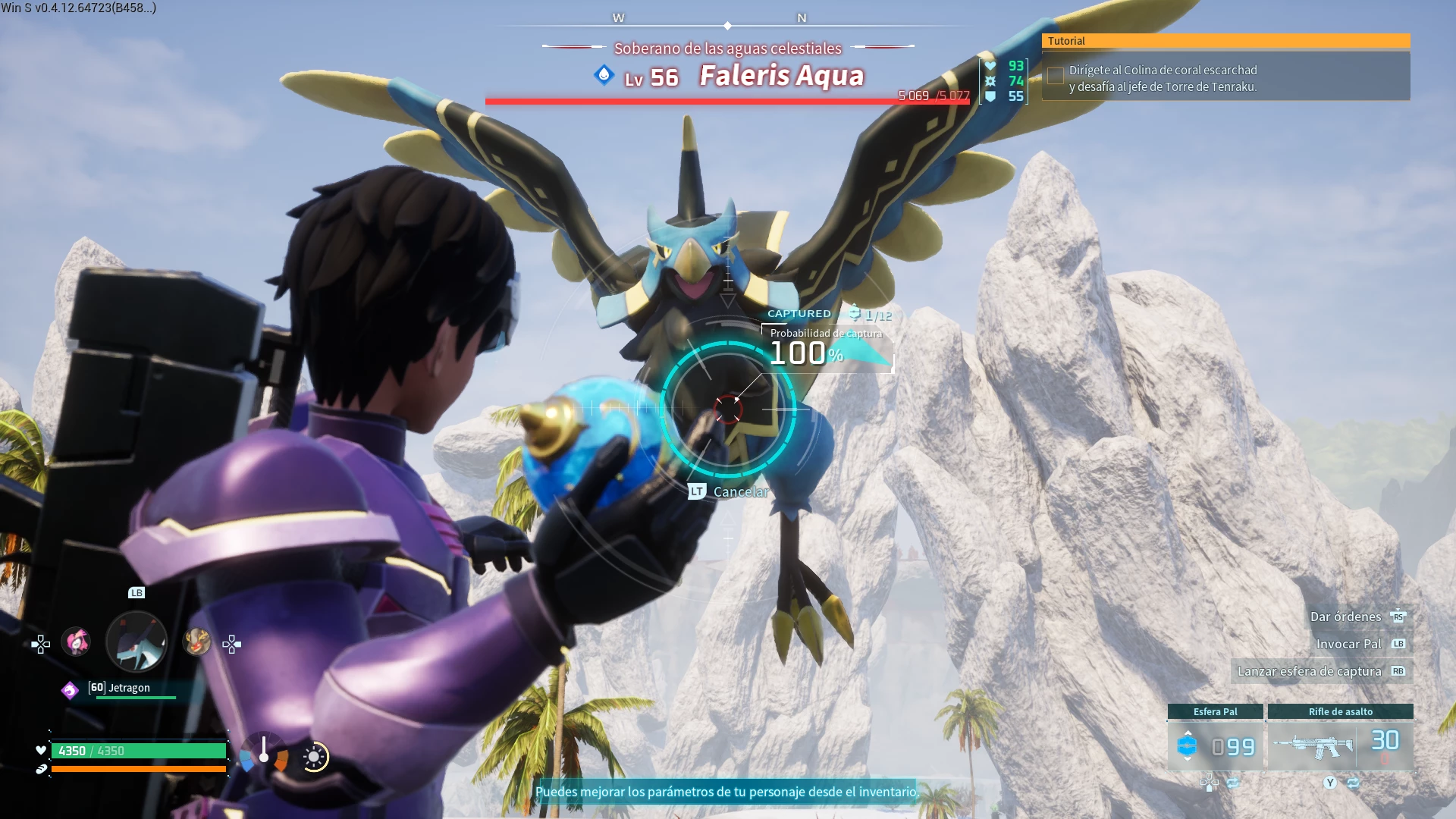This screenshot has width=1456, height=819.
Task: Click the cycle arrows under the Esfera Pal slot
Action: click(1232, 783)
